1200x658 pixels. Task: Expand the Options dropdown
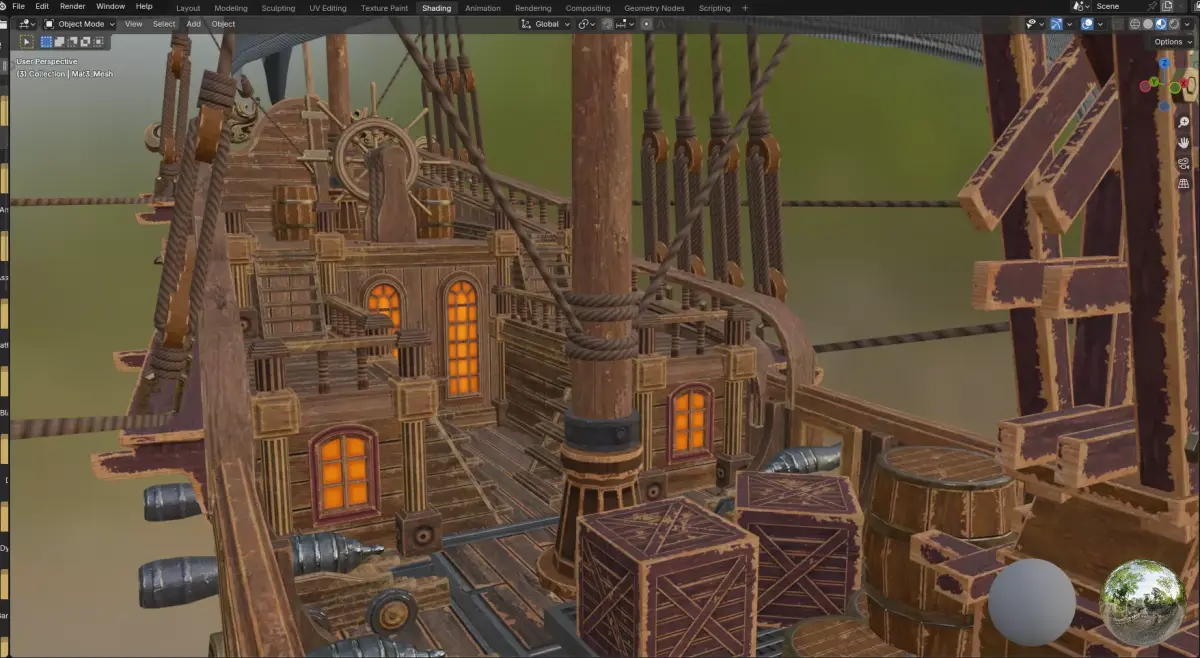1170,42
